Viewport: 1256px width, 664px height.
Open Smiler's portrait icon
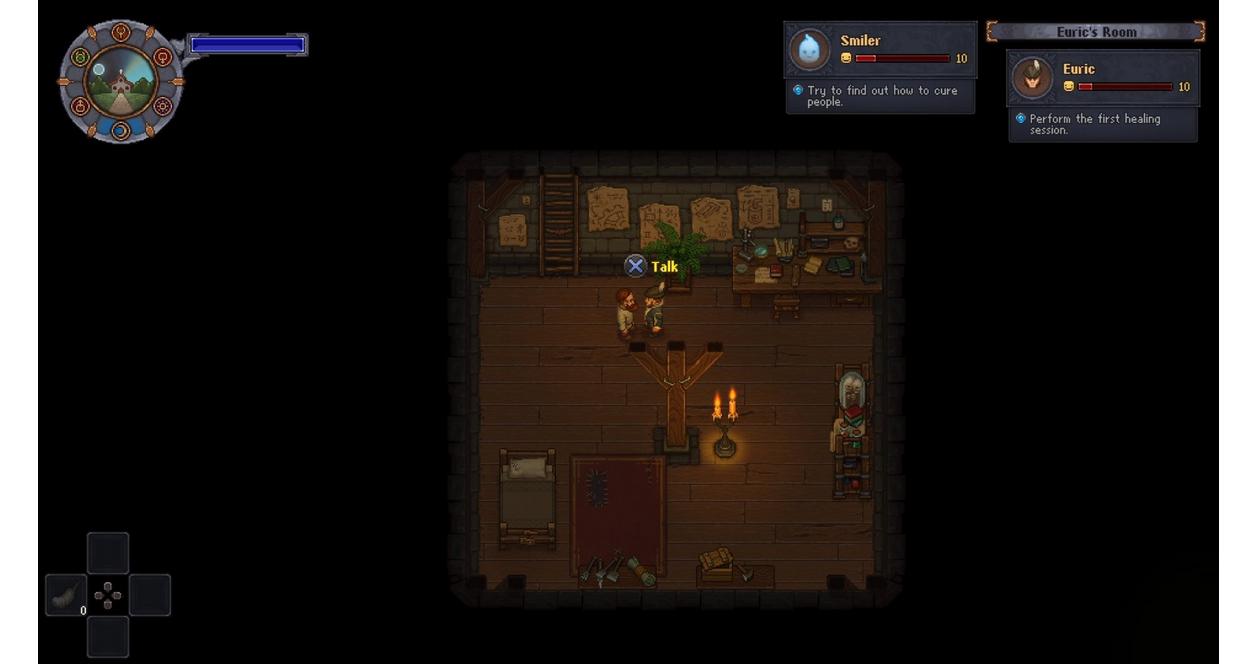click(x=809, y=49)
